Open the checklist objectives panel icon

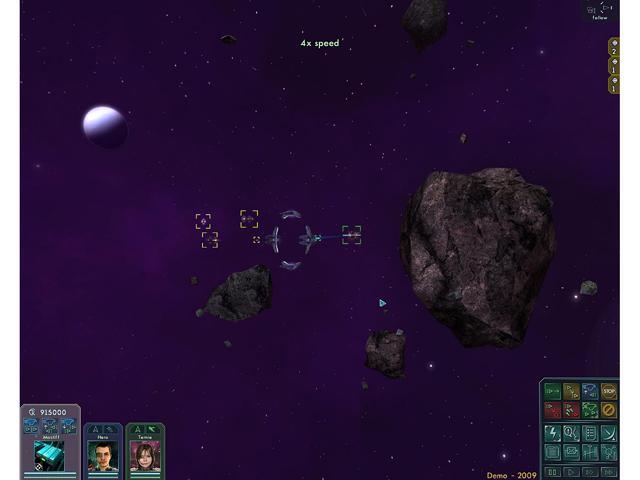[590, 432]
